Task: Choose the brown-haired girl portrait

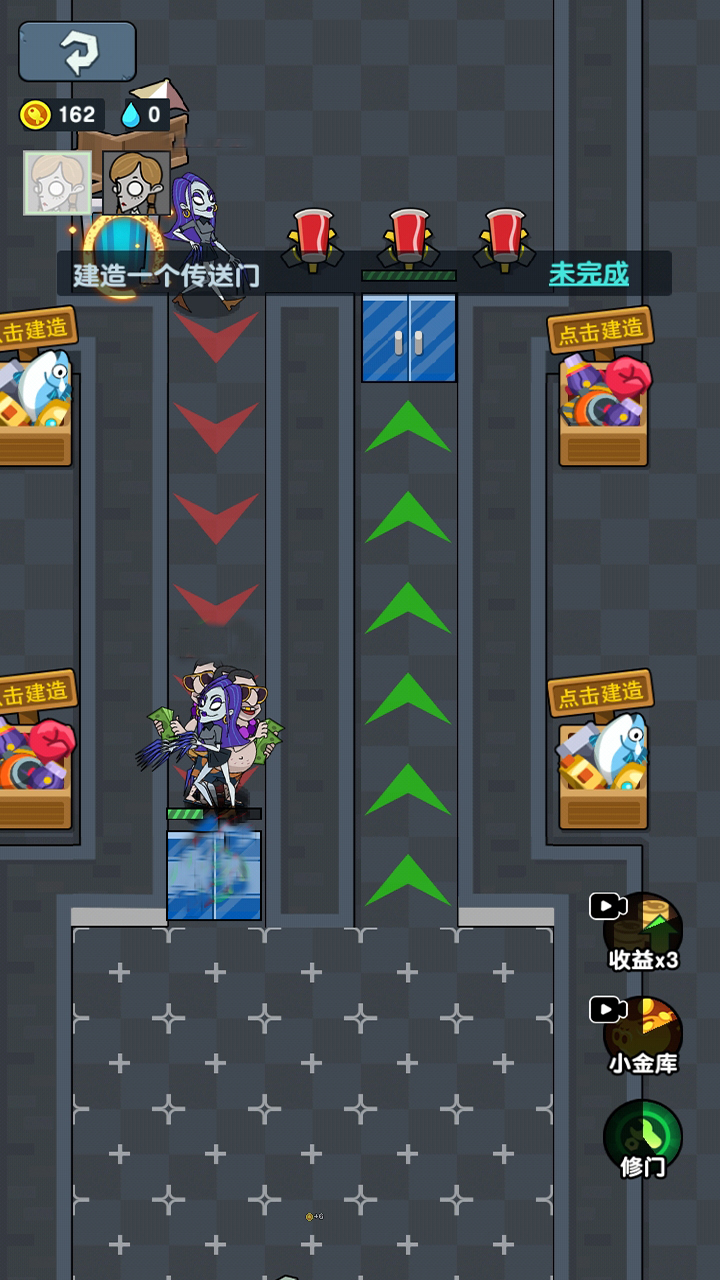Action: 136,183
